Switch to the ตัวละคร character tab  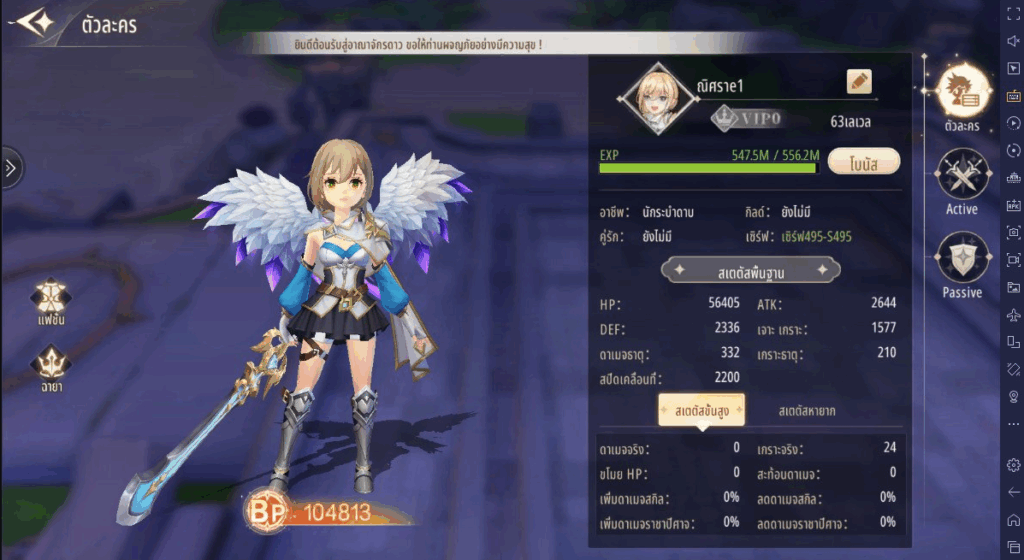[x=961, y=93]
